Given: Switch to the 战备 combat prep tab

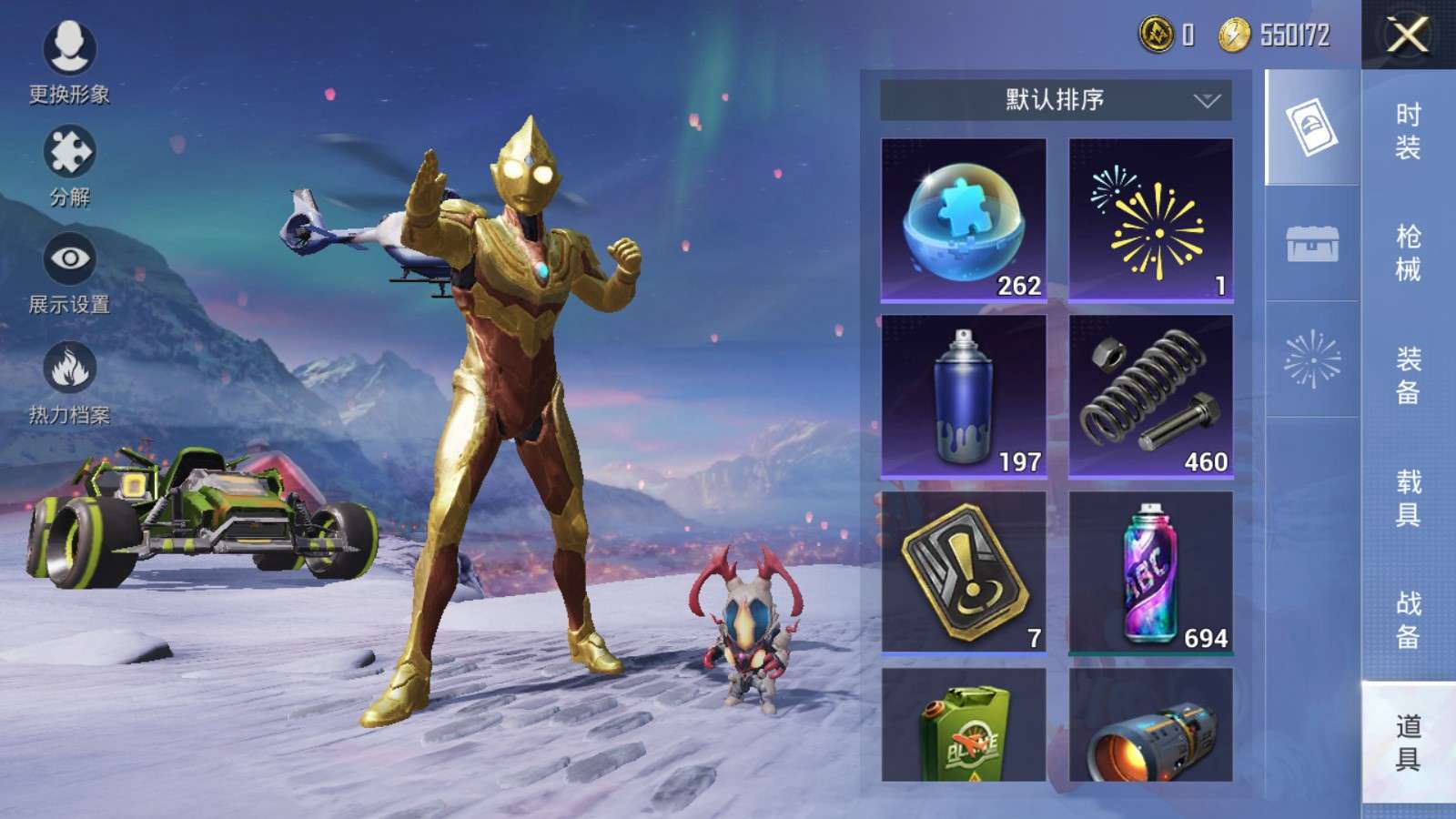Looking at the screenshot, I should click(1408, 620).
